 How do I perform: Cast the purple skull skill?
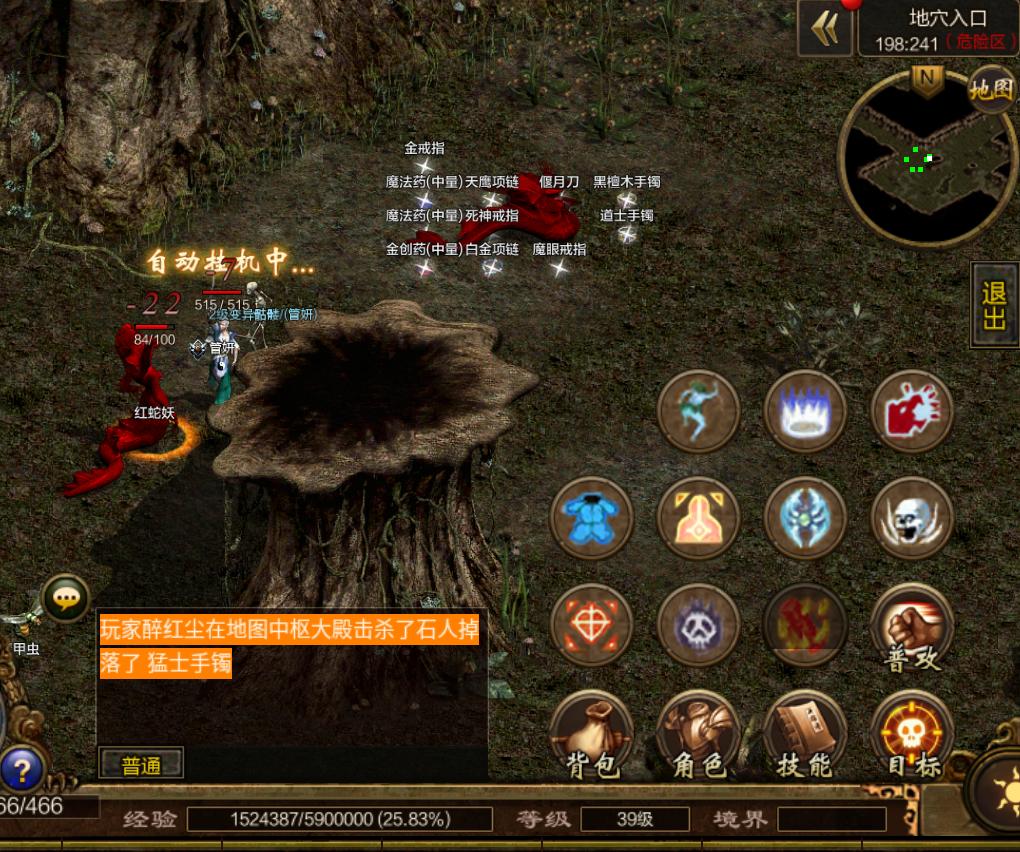698,627
